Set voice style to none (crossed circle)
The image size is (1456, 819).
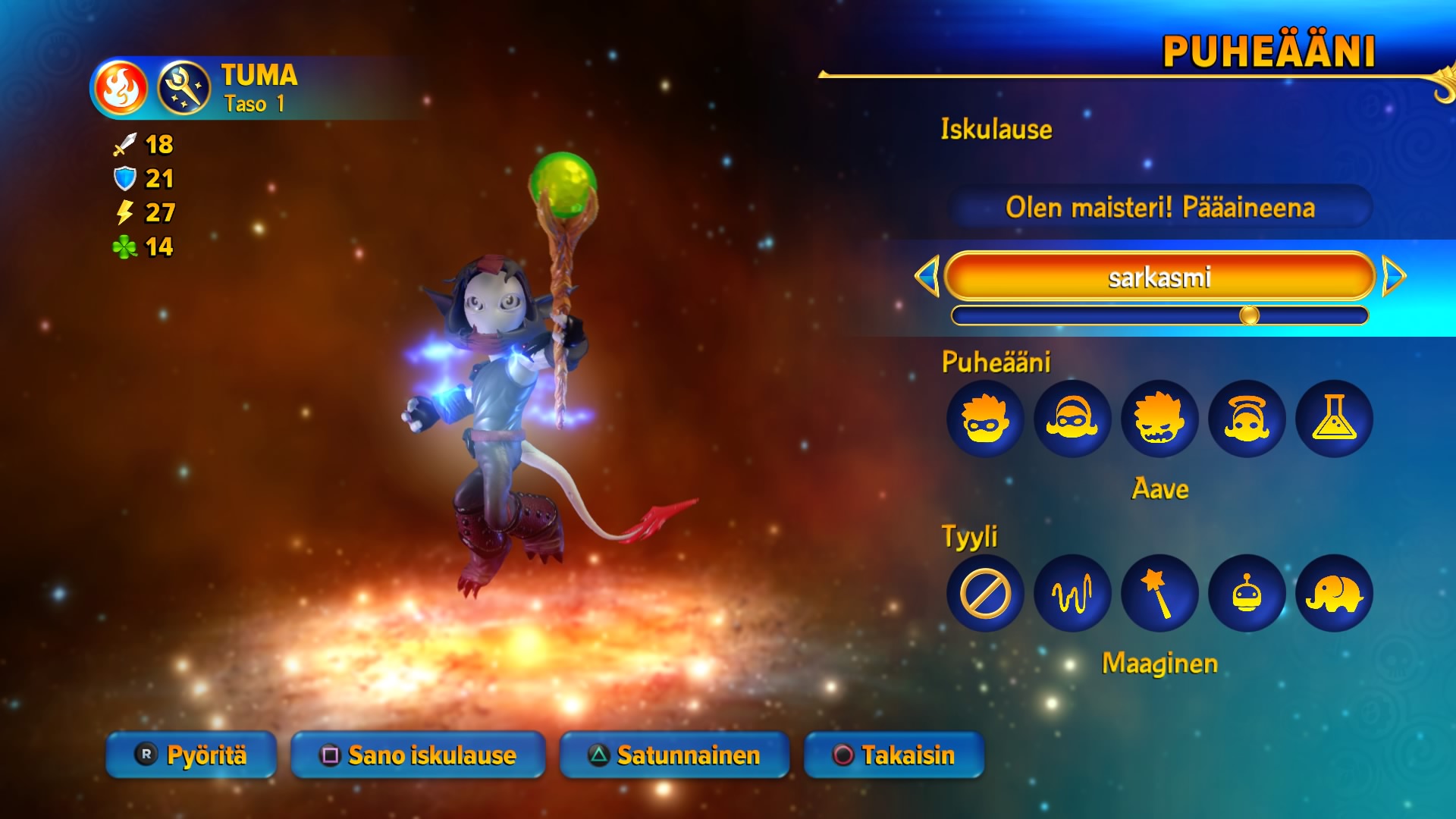985,594
